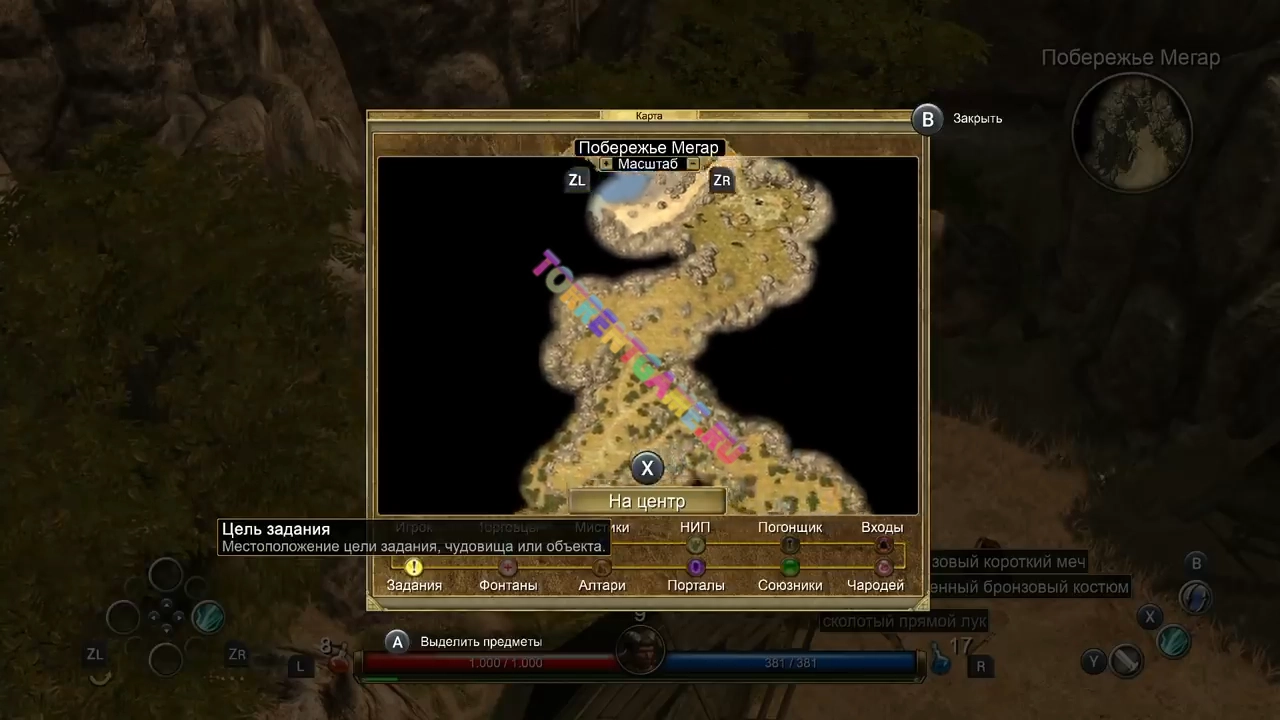Toggle the "Фонтаны" fountains legend marker
The height and width of the screenshot is (720, 1280).
(x=508, y=568)
